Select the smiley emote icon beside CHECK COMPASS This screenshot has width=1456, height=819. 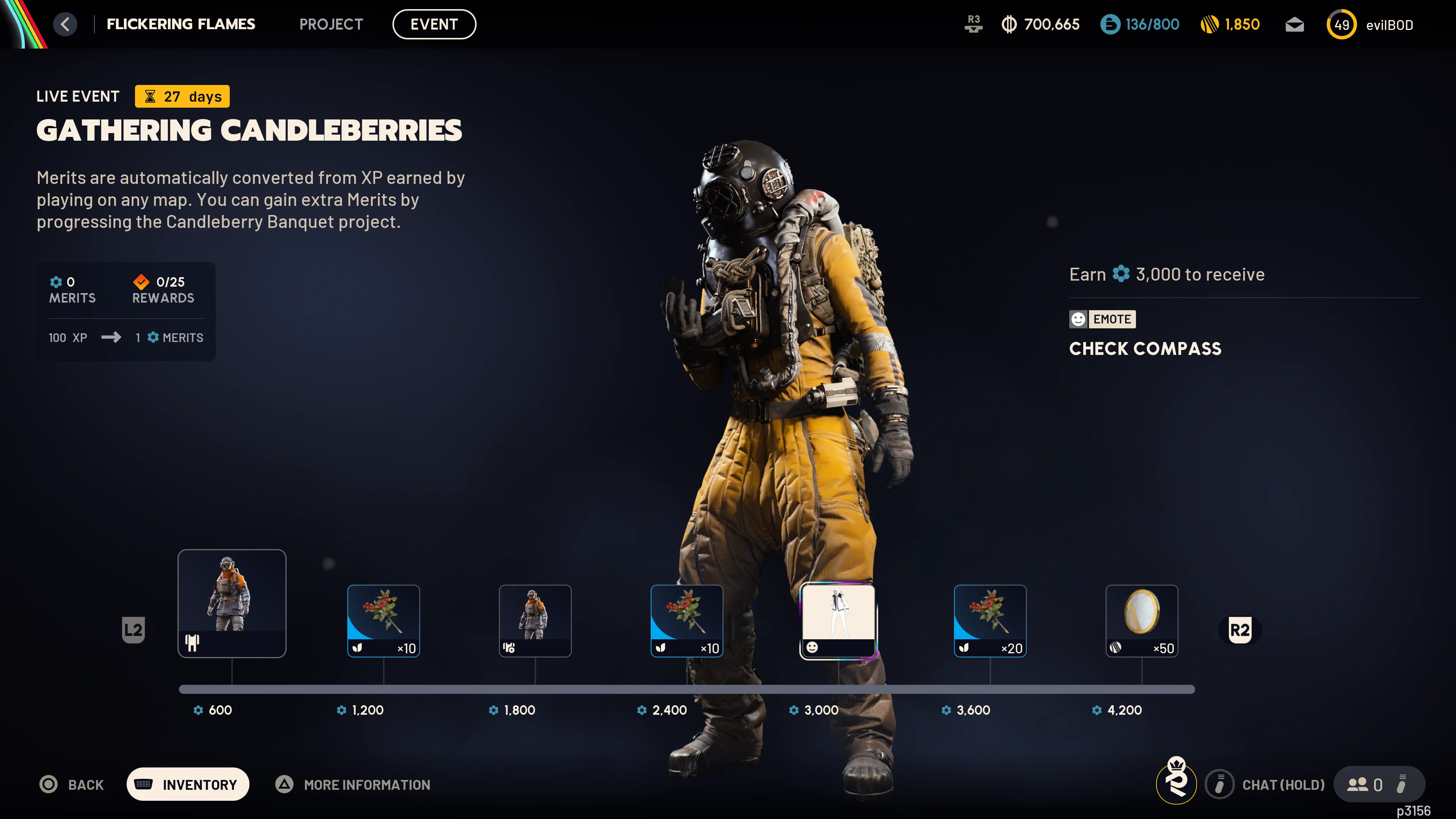tap(1078, 319)
